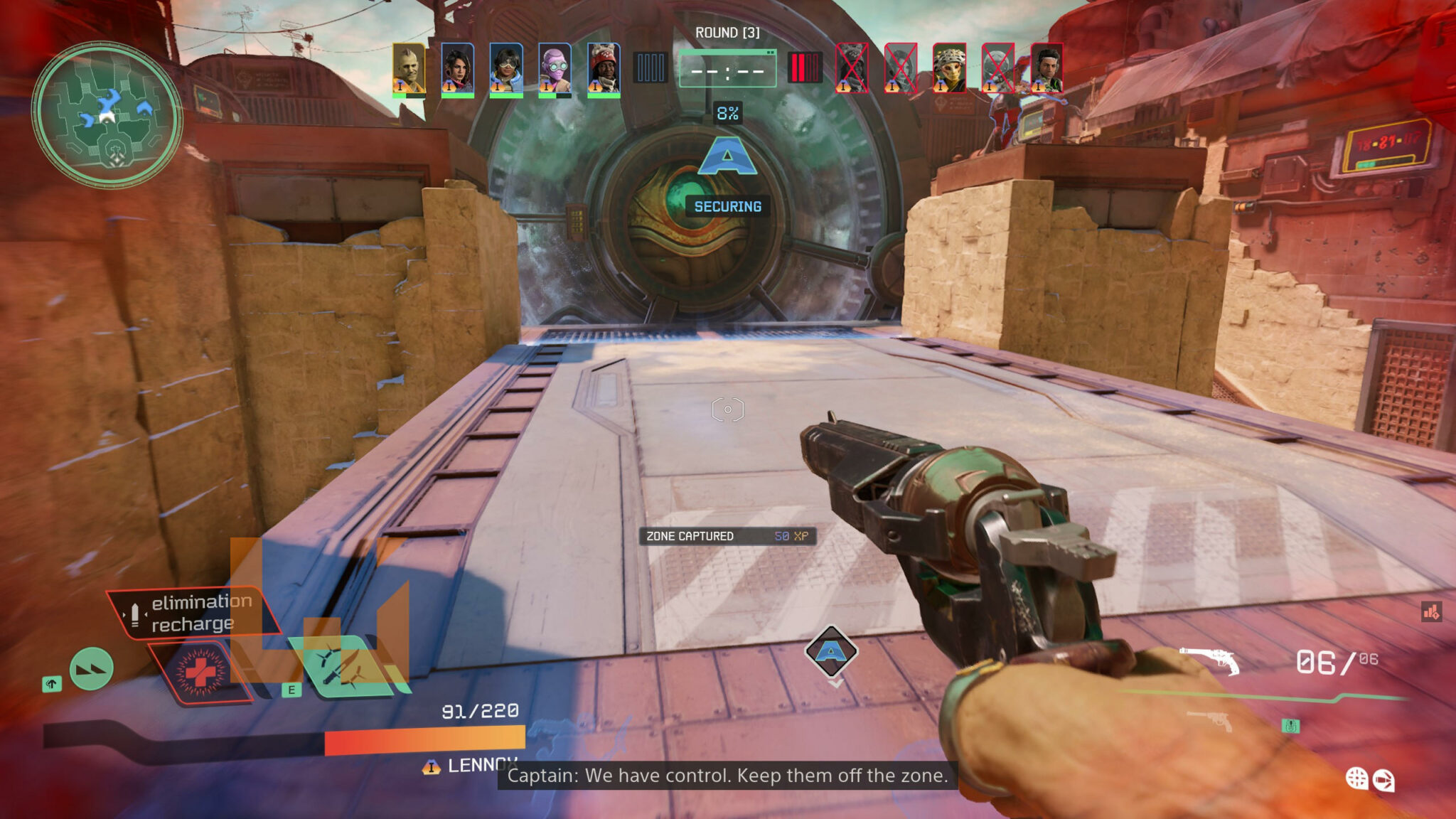Activate the green double-arrow dodge icon
This screenshot has height=819, width=1456.
92,669
